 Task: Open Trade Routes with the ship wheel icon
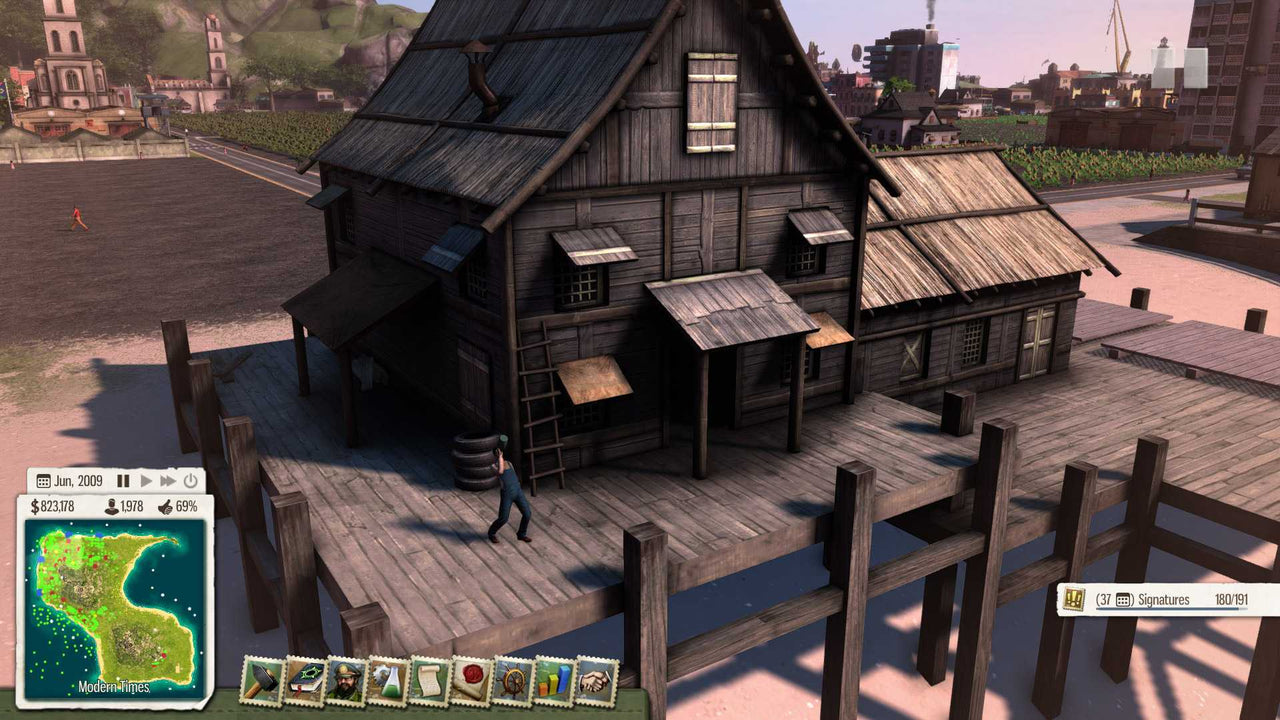[x=513, y=682]
